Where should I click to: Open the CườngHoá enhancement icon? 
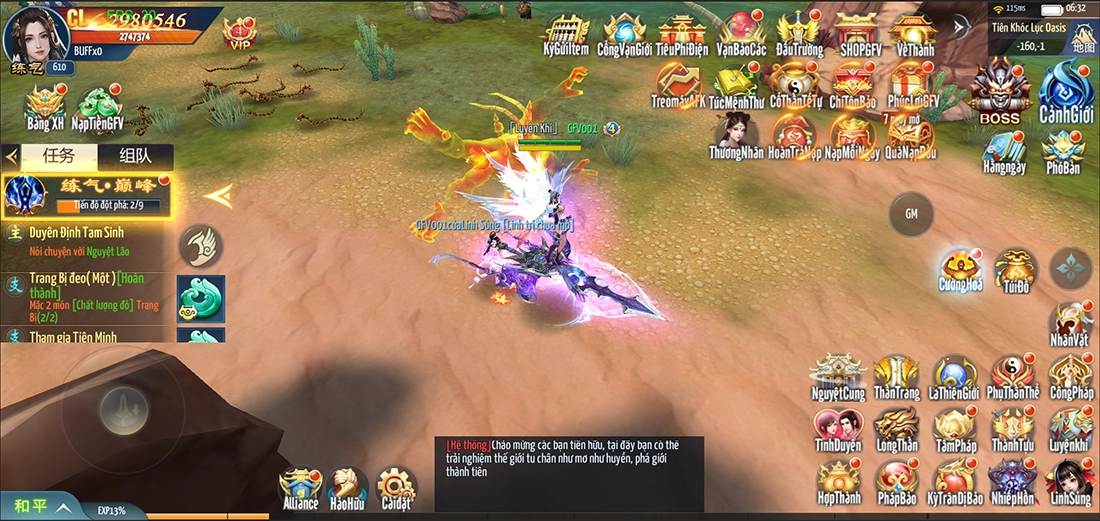[x=960, y=269]
